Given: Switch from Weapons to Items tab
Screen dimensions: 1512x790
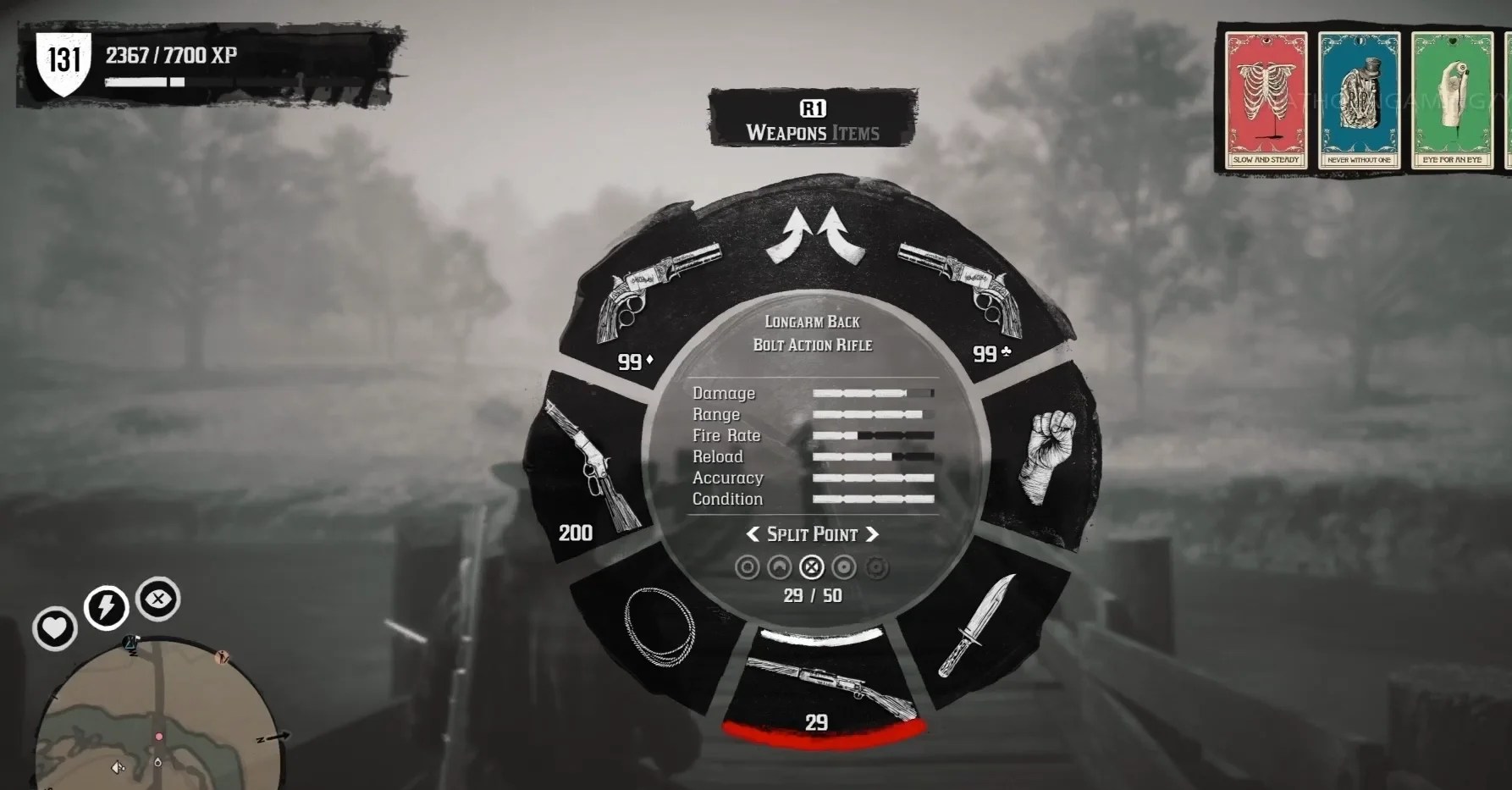Looking at the screenshot, I should [858, 132].
